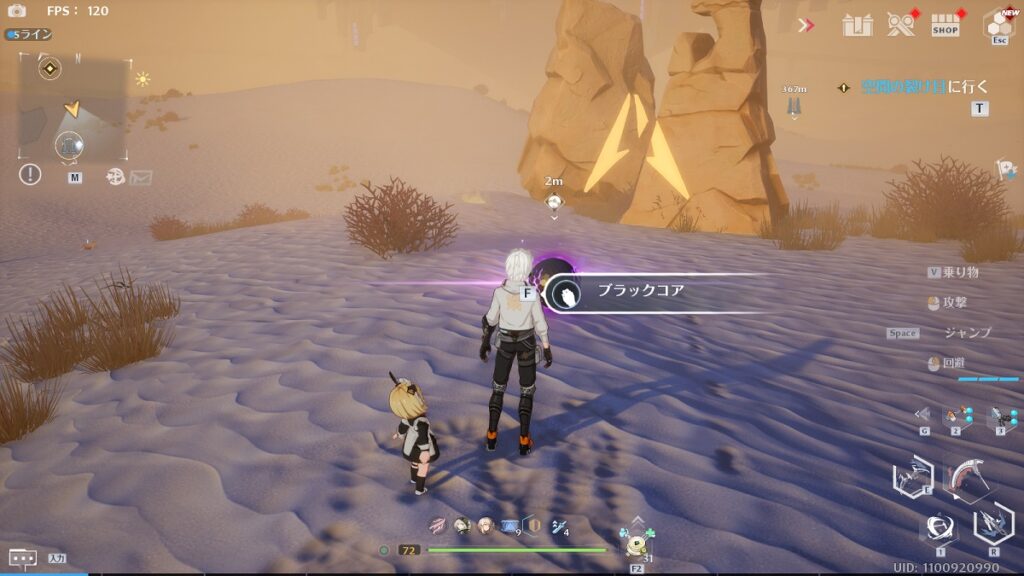Open the hexagon main menu marked NEW
The image size is (1024, 576).
click(998, 24)
